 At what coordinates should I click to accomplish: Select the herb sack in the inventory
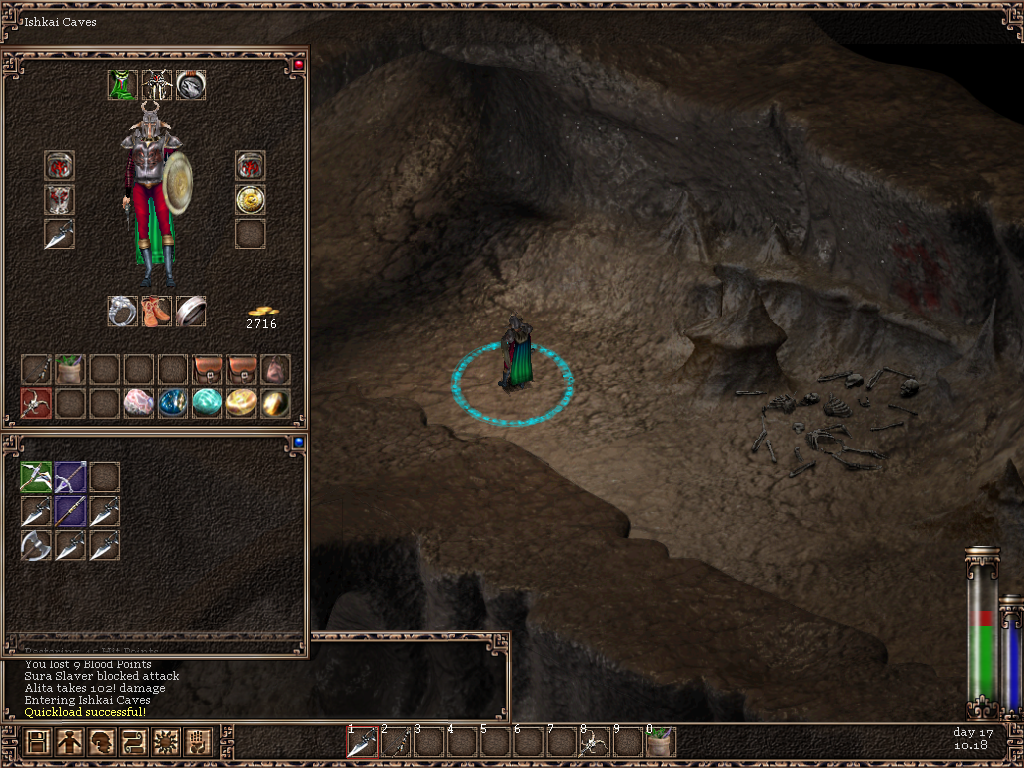pyautogui.click(x=71, y=369)
